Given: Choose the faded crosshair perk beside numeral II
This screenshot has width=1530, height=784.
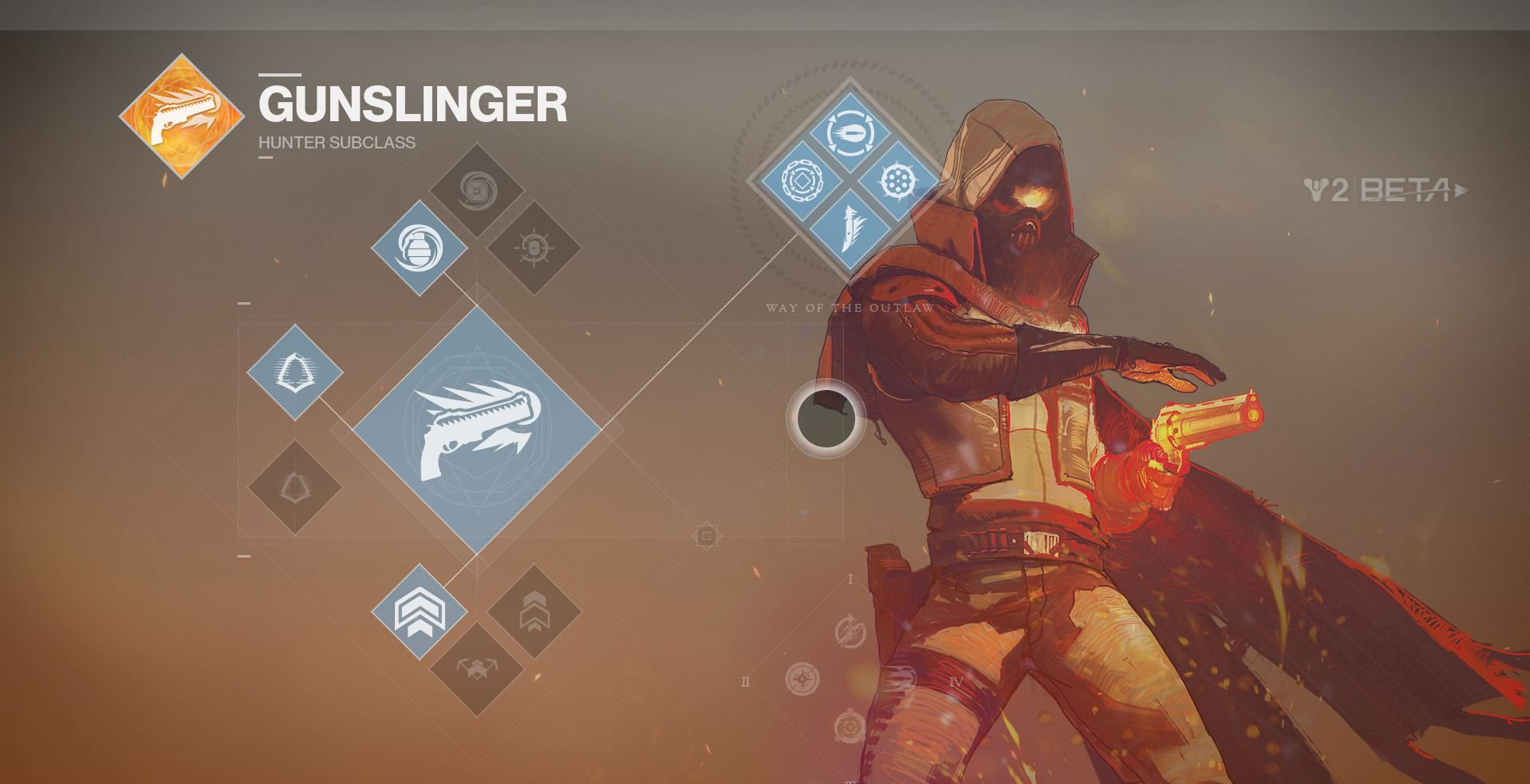Looking at the screenshot, I should (802, 680).
